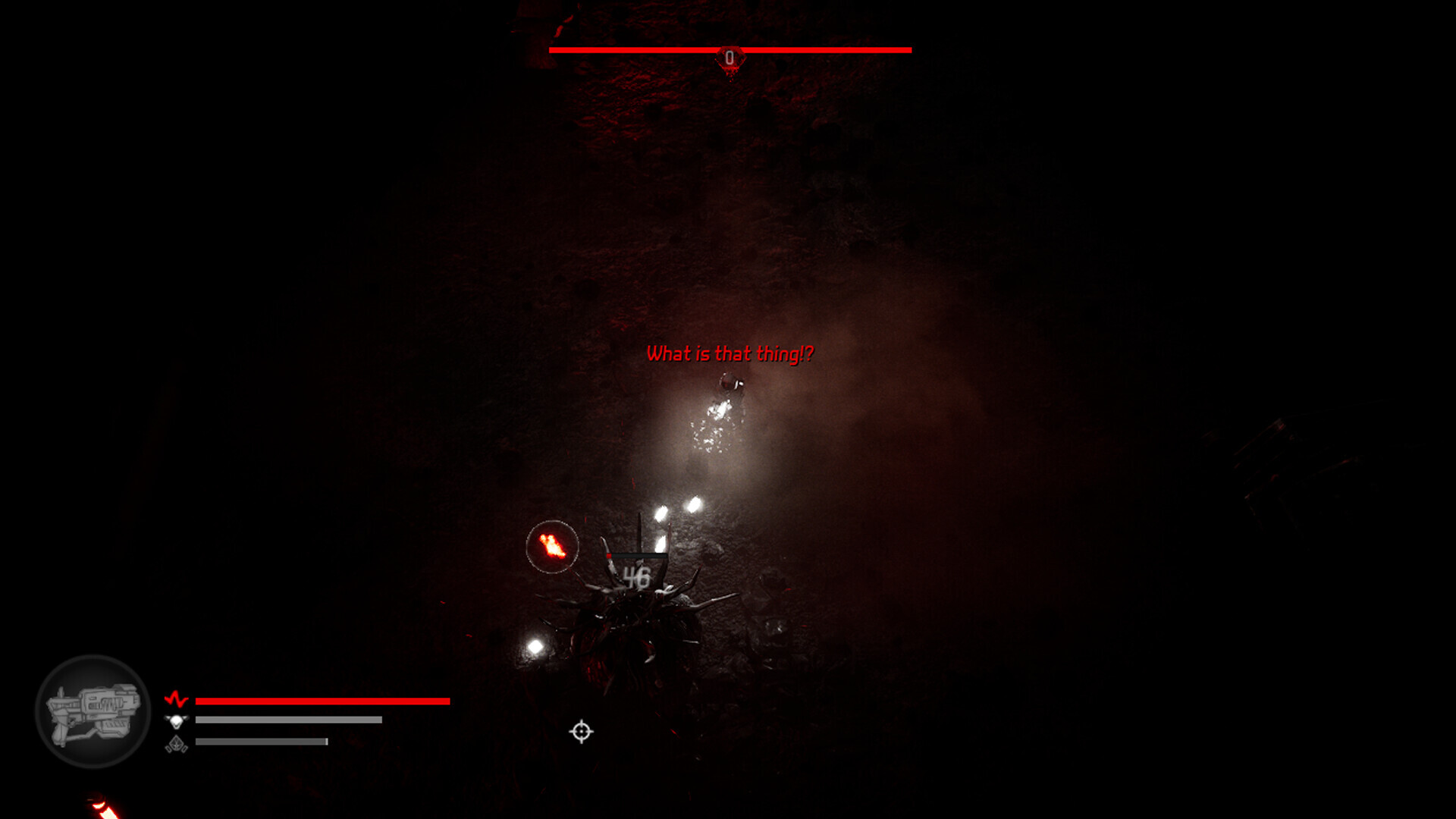The height and width of the screenshot is (819, 1456).
Task: Click the dialogue text What is that thing!?
Action: [730, 353]
